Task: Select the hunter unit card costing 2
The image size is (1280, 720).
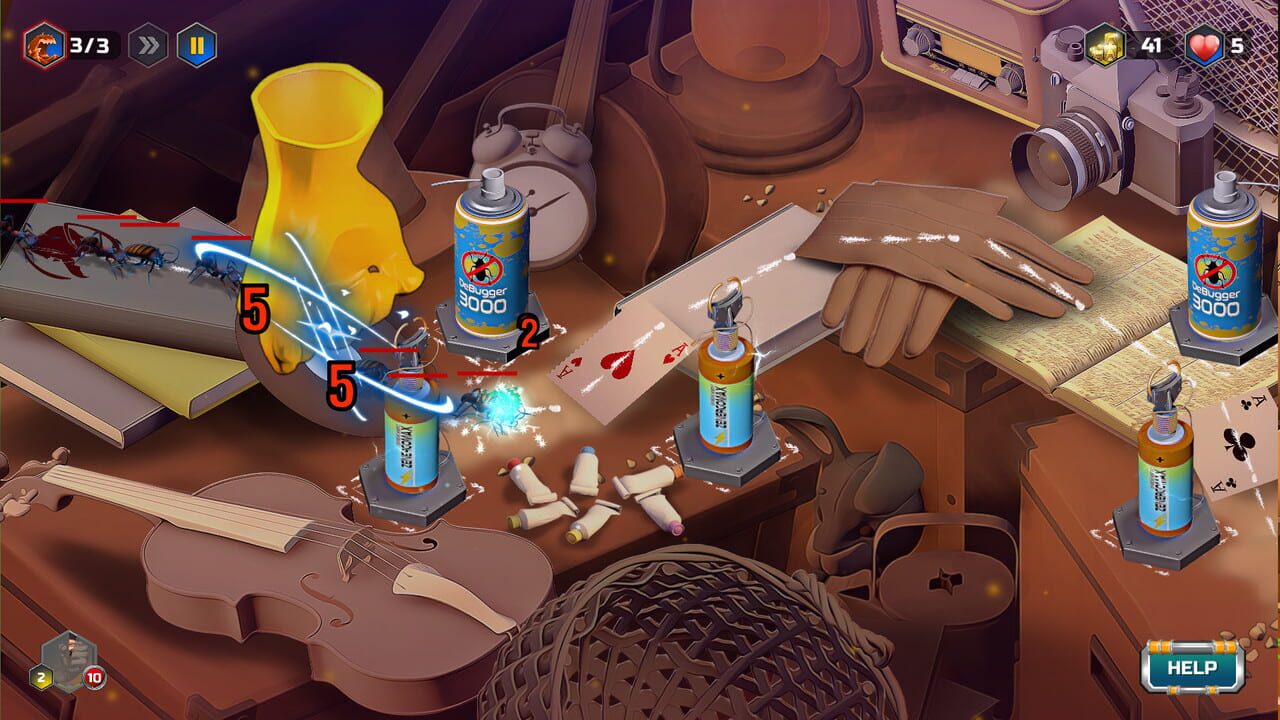Action: coord(70,660)
